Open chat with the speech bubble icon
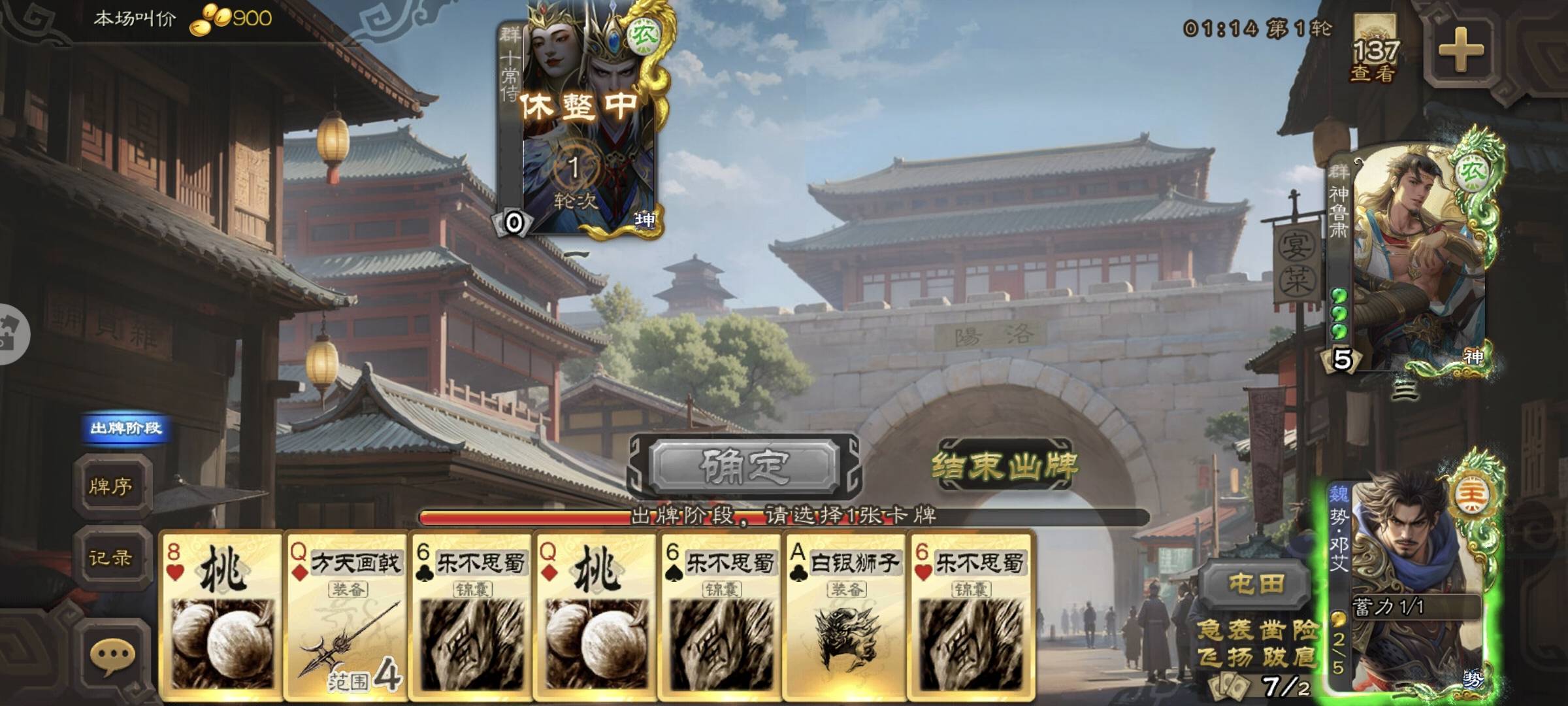1568x706 pixels. click(112, 656)
